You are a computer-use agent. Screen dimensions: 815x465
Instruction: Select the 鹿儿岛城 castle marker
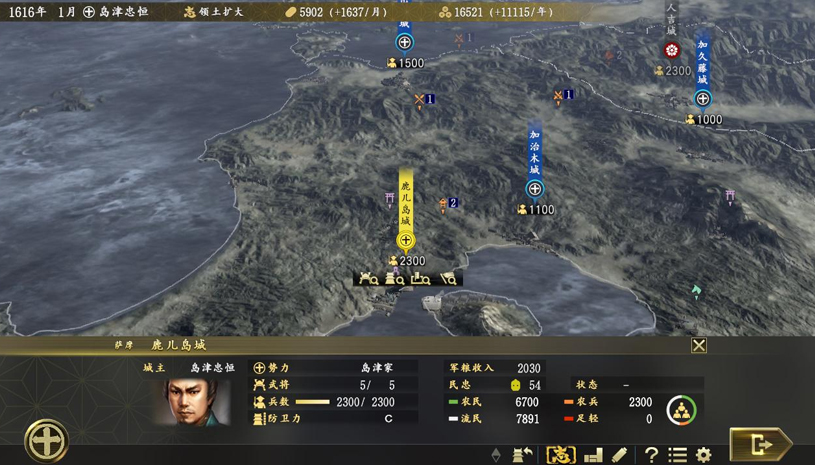click(406, 240)
